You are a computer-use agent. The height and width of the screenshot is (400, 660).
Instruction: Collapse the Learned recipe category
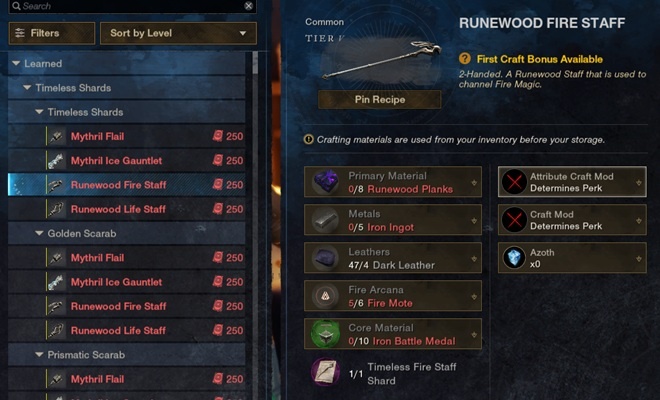pos(15,64)
